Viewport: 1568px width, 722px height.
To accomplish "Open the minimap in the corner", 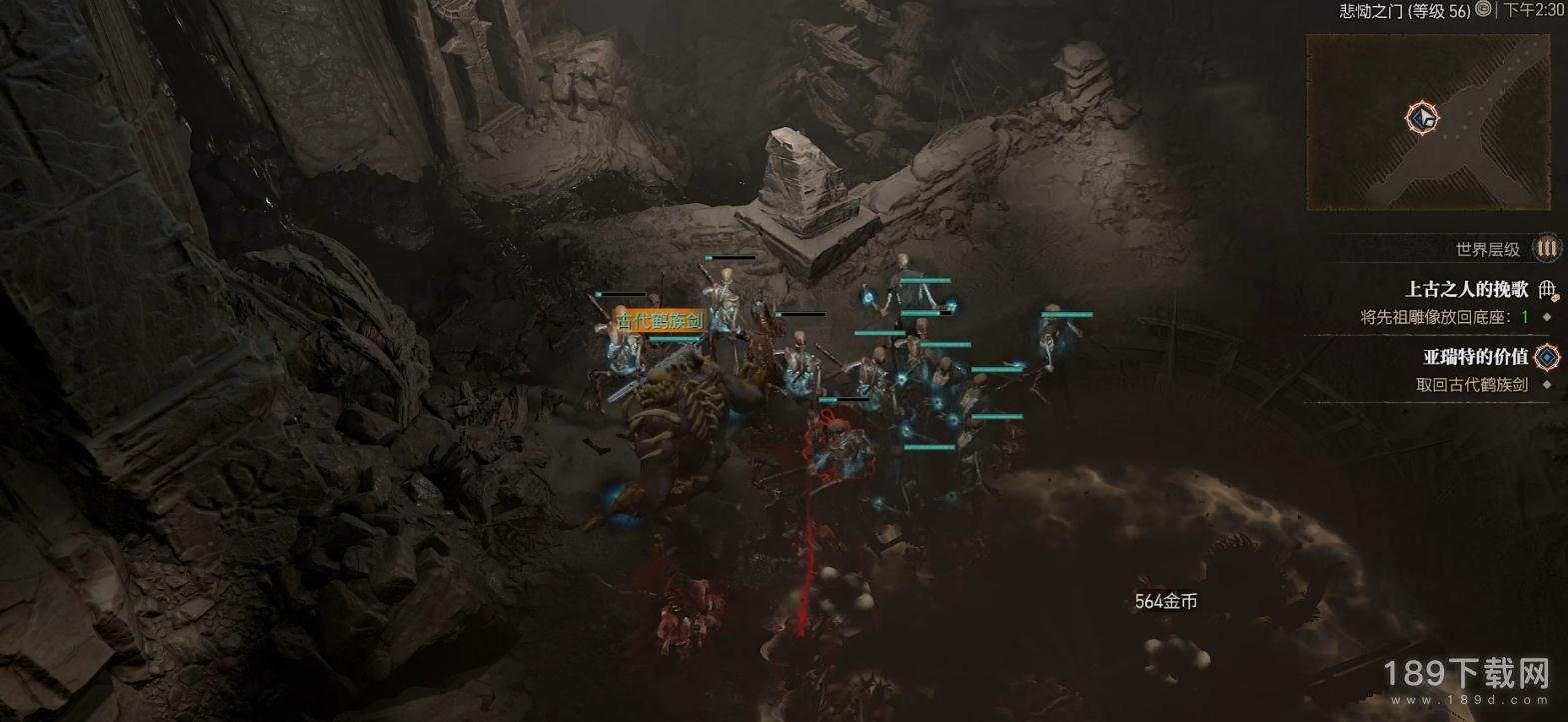I will tap(1429, 122).
